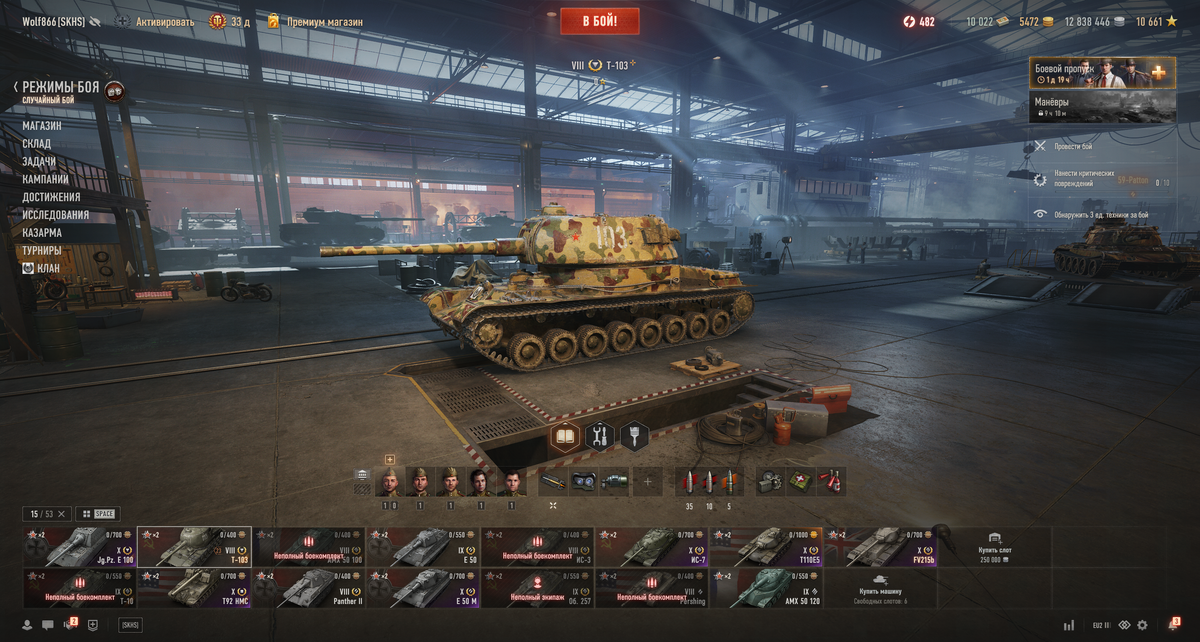Select the AMX 50 120 tank
This screenshot has width=1200, height=642.
click(766, 588)
